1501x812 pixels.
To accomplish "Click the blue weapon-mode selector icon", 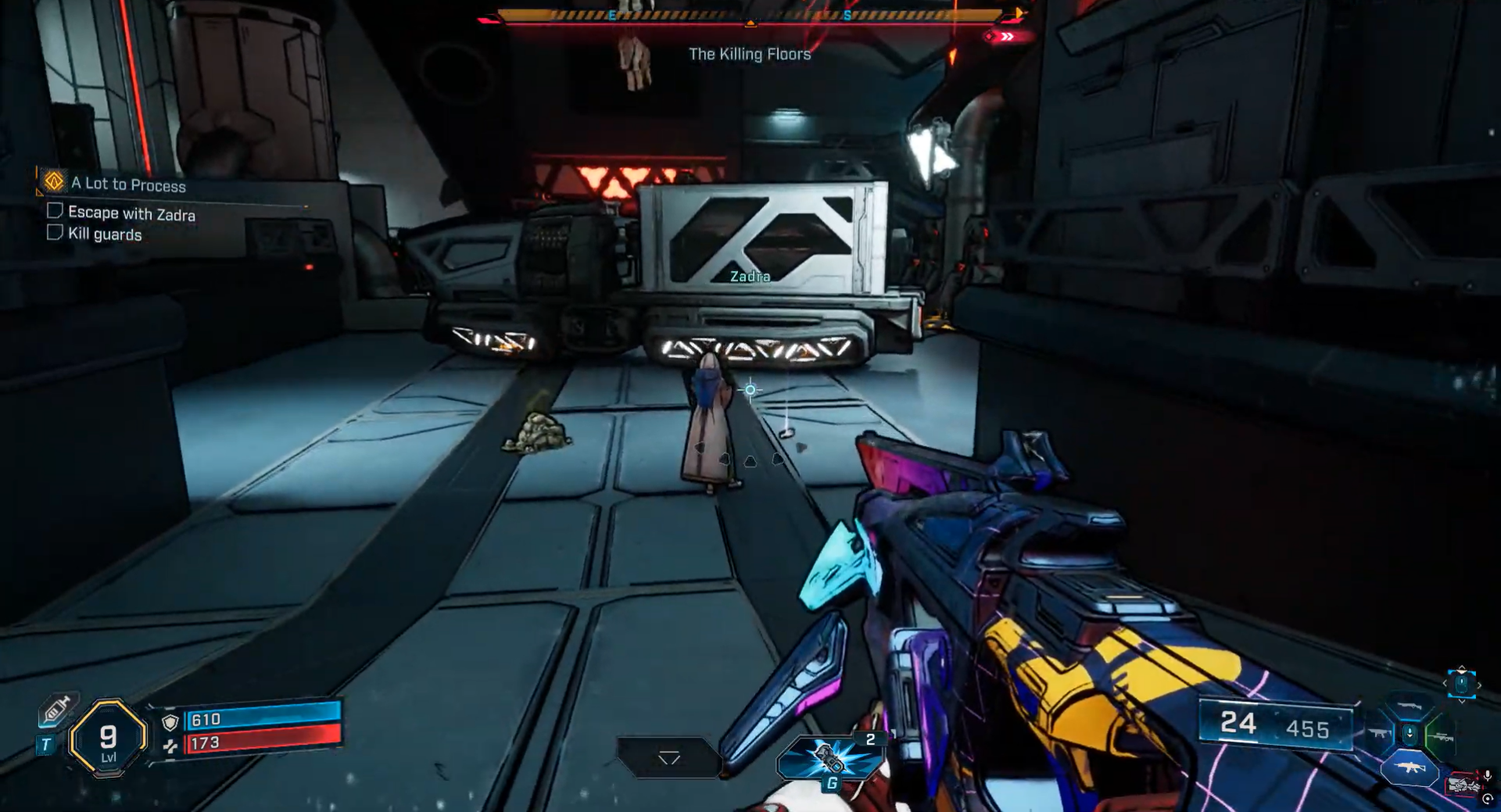I will 1461,684.
